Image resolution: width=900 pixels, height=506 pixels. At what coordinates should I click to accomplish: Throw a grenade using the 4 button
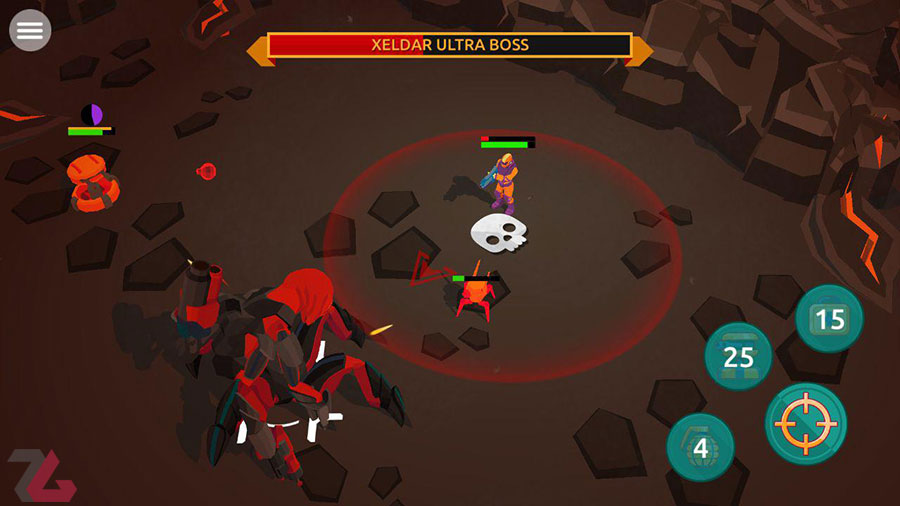pyautogui.click(x=701, y=447)
